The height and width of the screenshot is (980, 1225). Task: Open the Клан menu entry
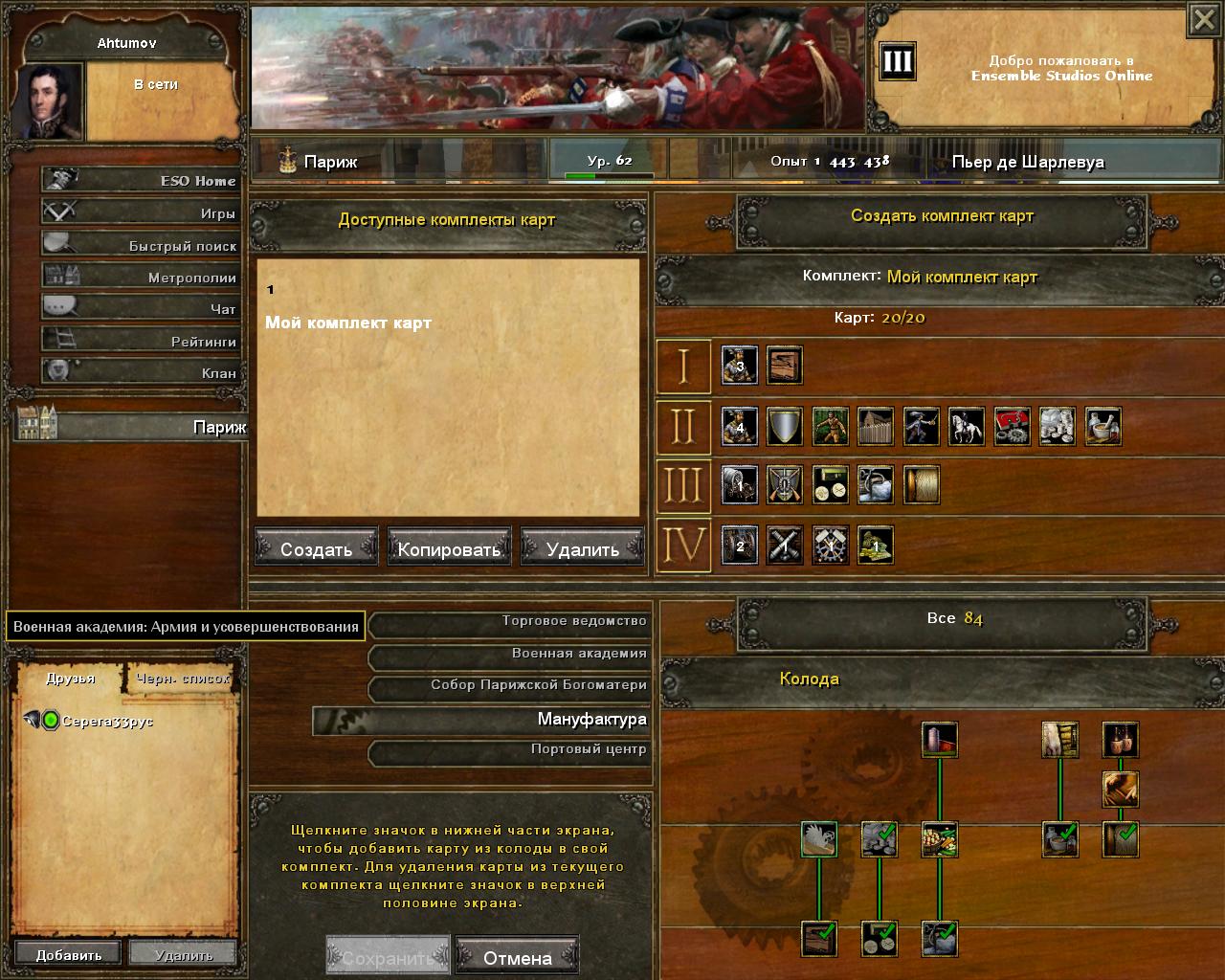pyautogui.click(x=142, y=372)
